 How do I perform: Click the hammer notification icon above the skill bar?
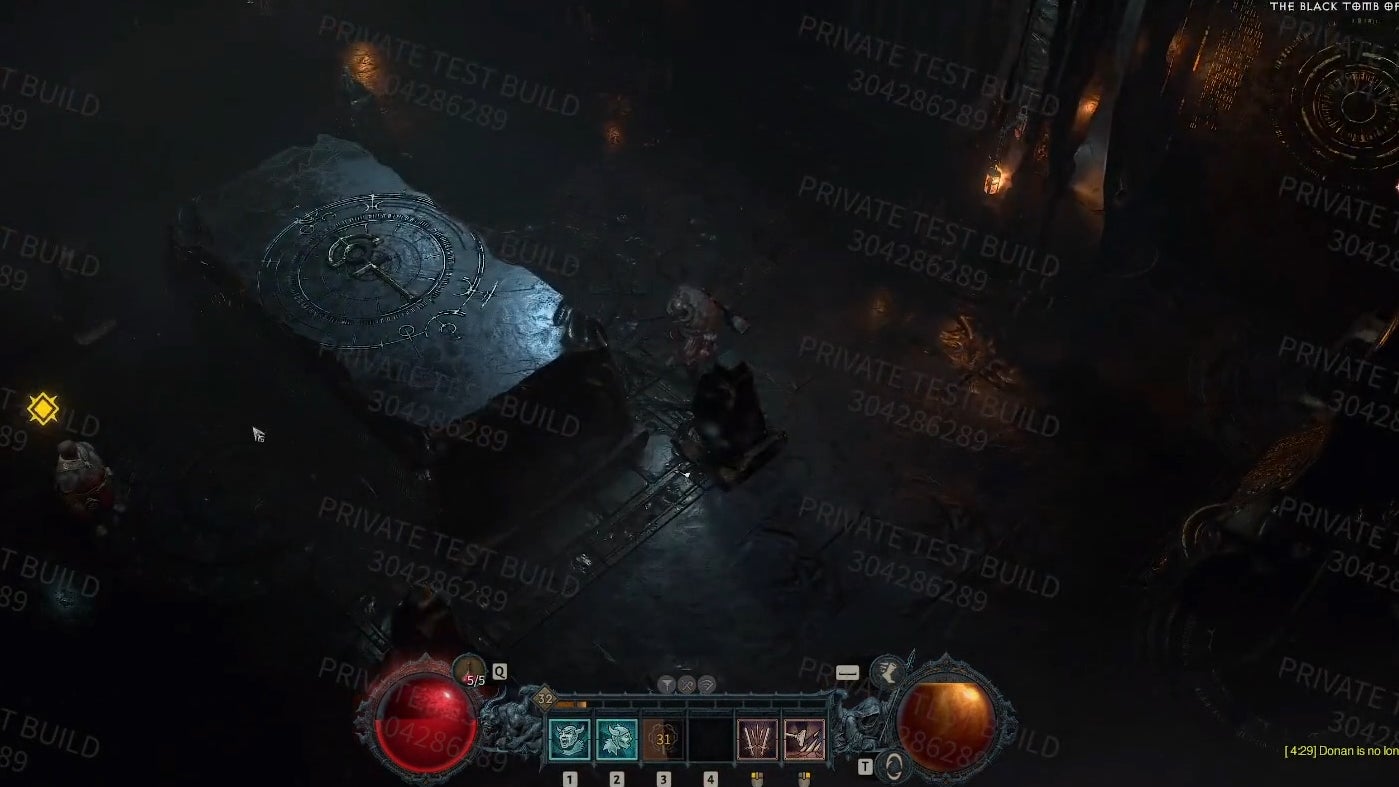pos(668,684)
